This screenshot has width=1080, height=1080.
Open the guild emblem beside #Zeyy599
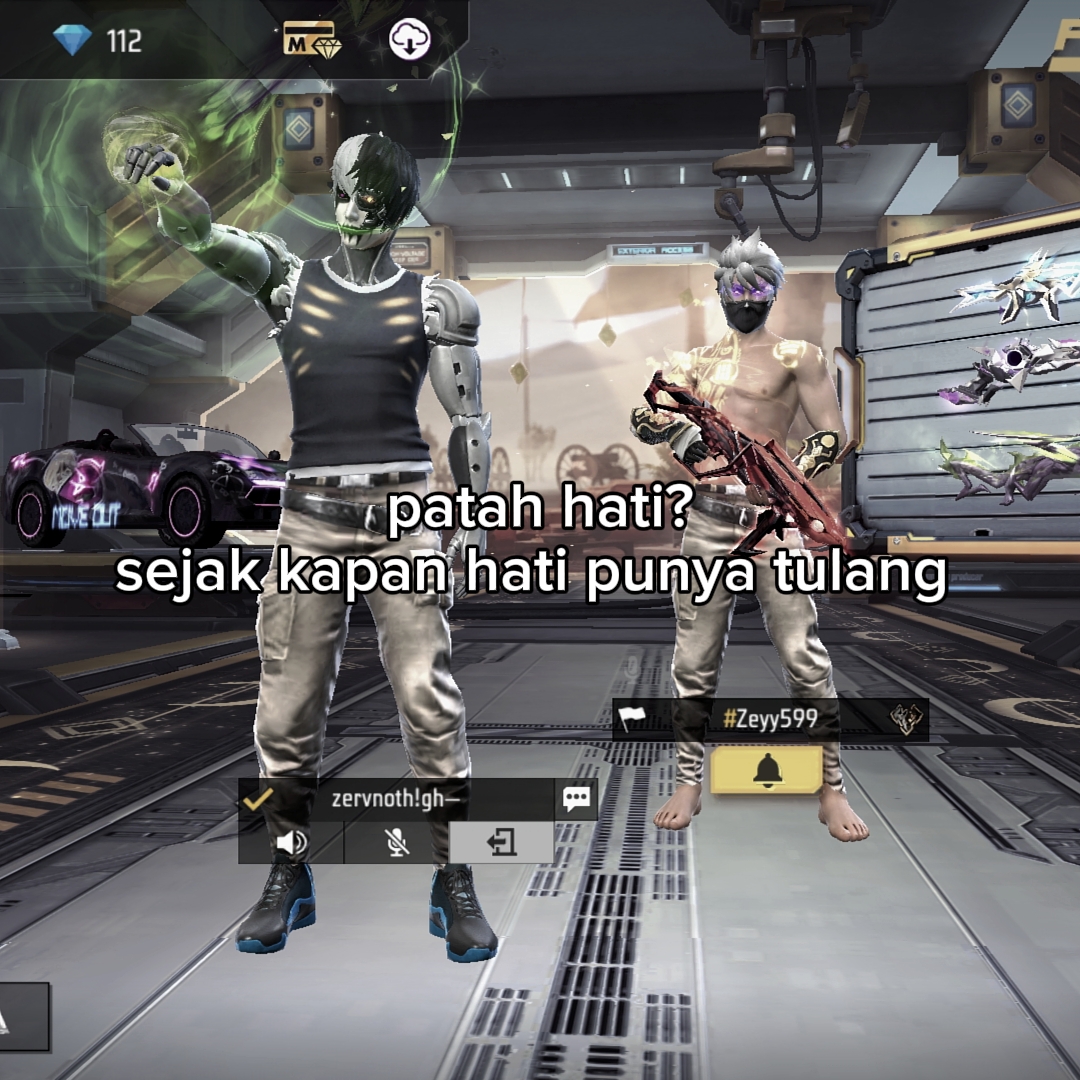click(x=903, y=720)
